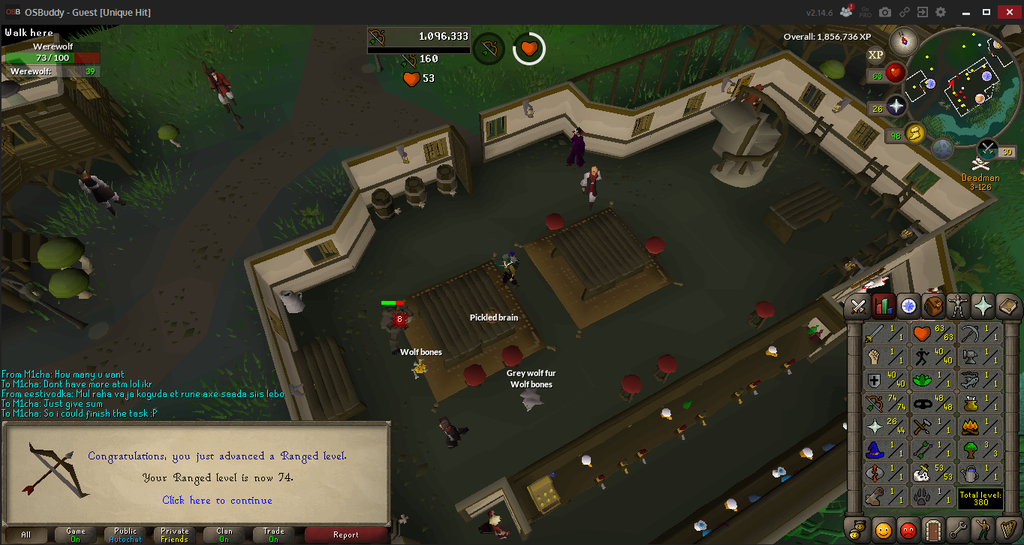
Task: Switch to the Game chat tab
Action: point(76,534)
